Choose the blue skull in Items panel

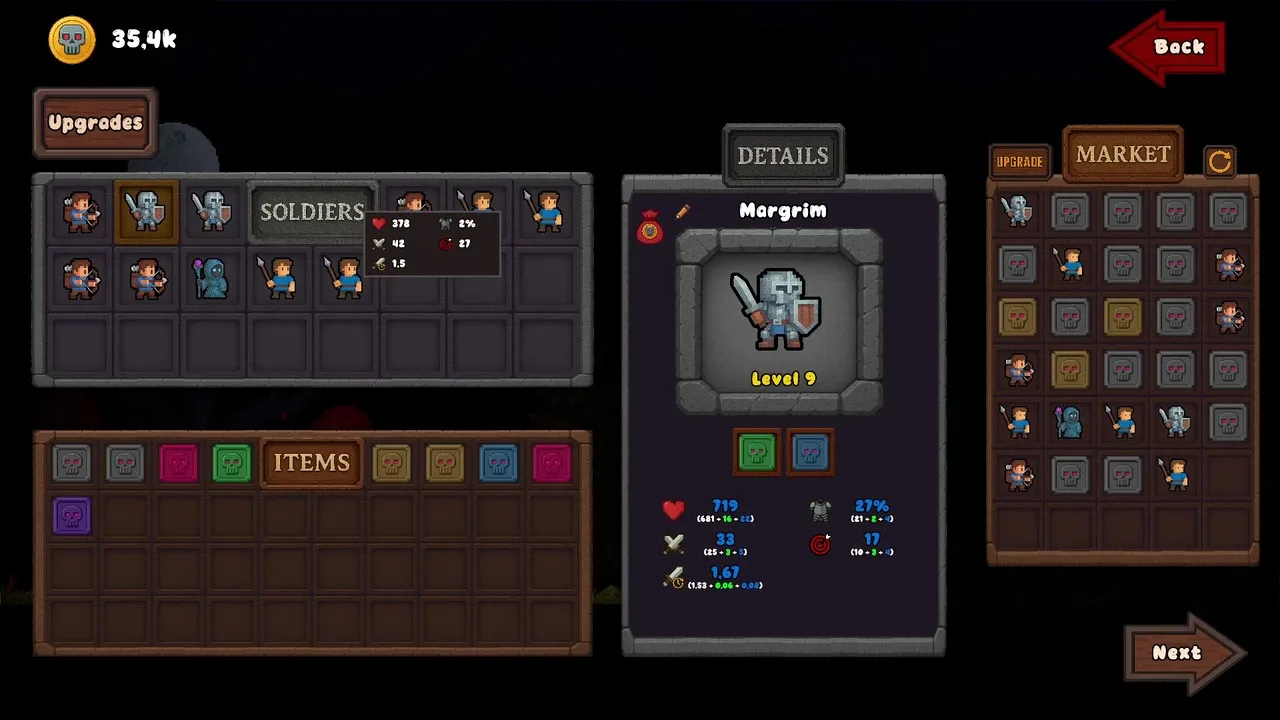pyautogui.click(x=498, y=463)
